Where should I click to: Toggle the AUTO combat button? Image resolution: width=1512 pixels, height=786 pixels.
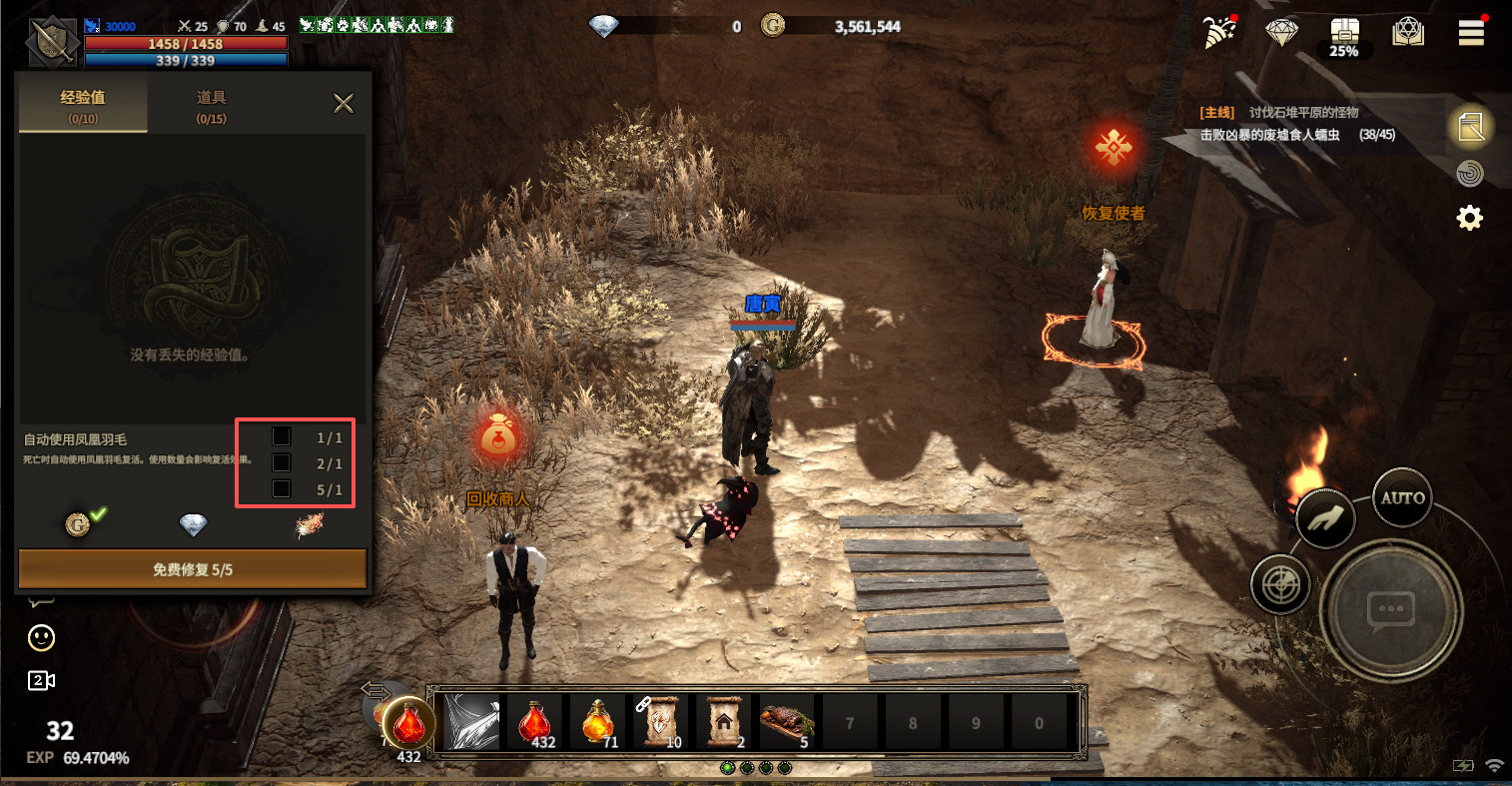click(1402, 497)
